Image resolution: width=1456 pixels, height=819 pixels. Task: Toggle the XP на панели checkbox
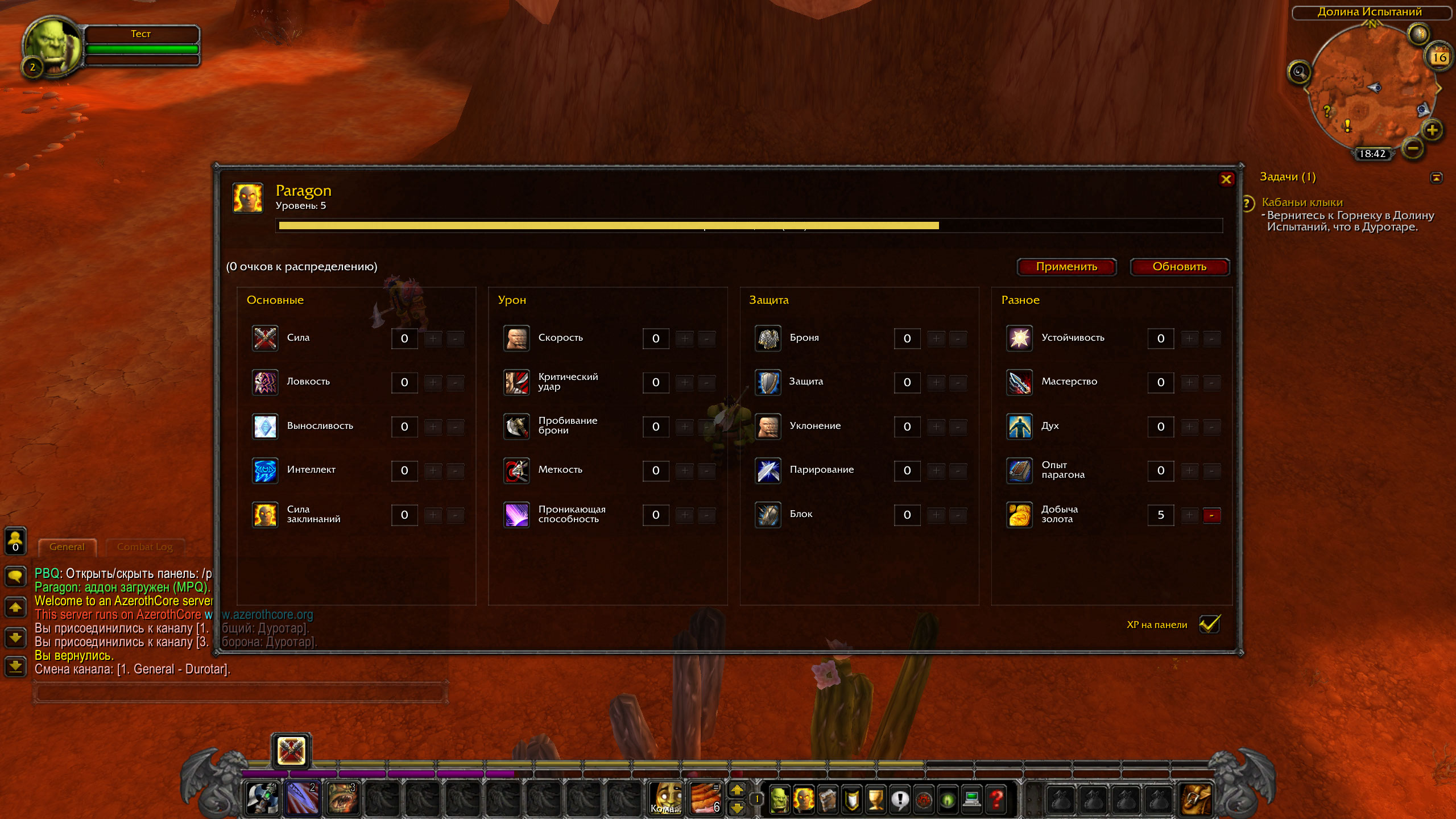point(1209,624)
